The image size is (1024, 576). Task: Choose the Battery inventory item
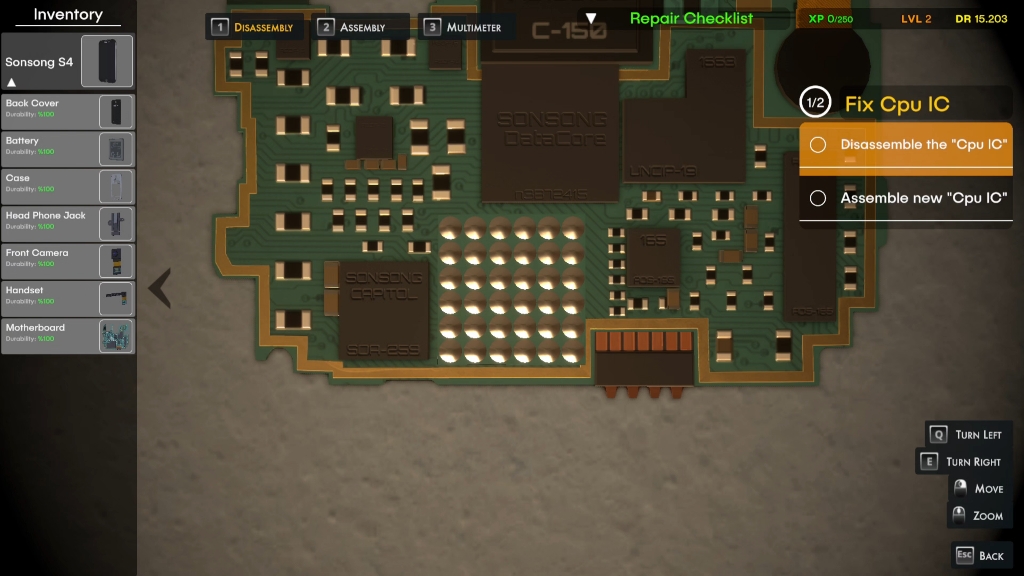(68, 149)
